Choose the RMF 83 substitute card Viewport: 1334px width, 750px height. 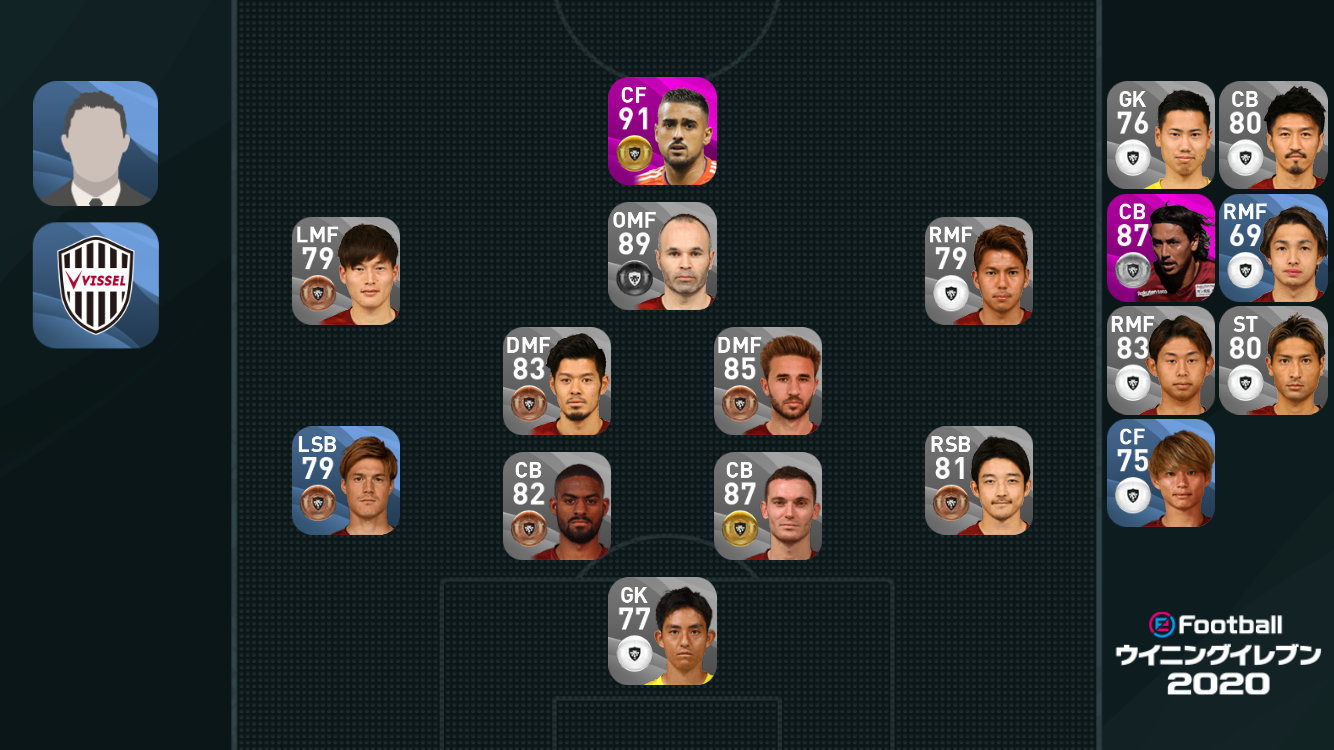(1161, 361)
